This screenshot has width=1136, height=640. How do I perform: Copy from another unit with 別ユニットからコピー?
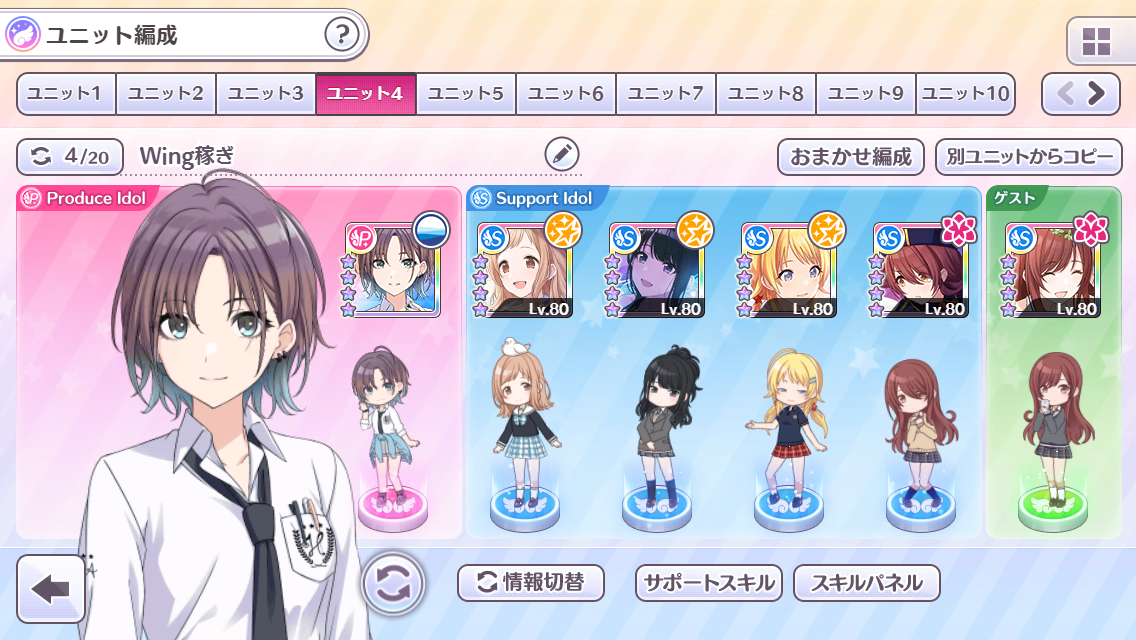[1029, 157]
